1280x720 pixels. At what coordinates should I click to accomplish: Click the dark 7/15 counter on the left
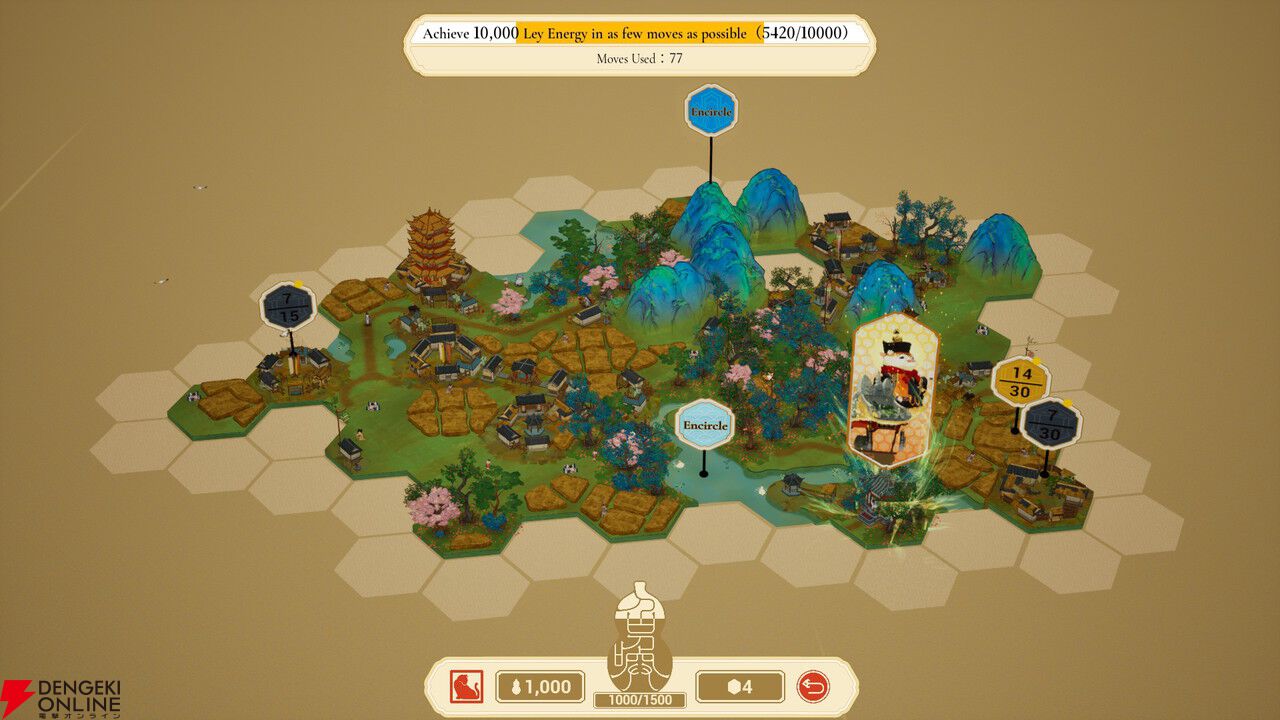click(289, 305)
